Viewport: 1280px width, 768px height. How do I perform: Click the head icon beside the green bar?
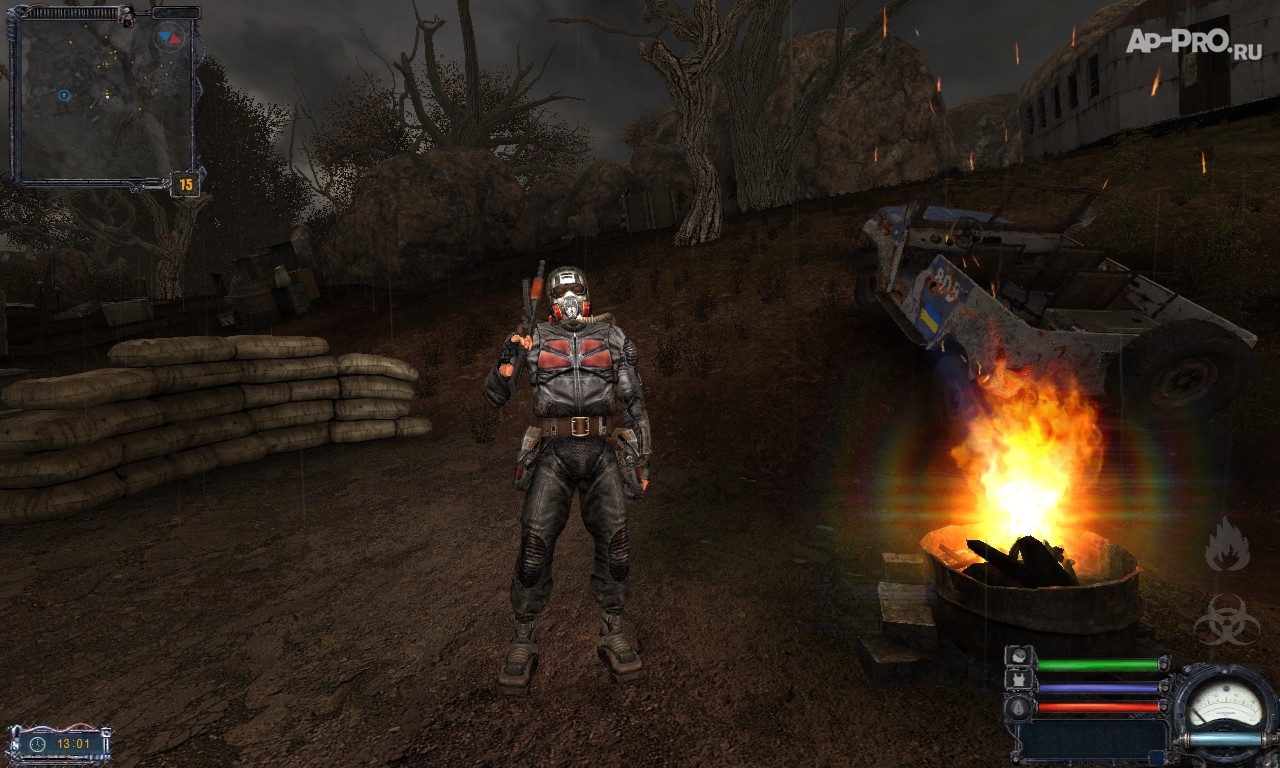click(1019, 658)
